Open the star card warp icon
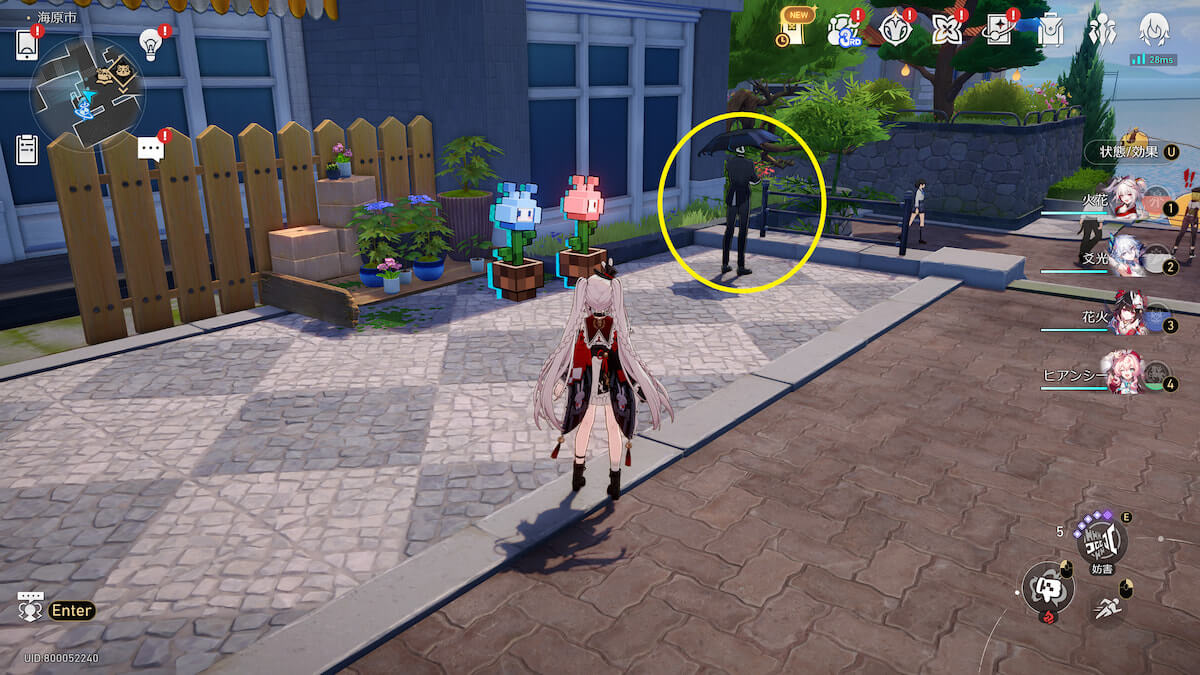Screen dimensions: 1200x675 (x=997, y=30)
